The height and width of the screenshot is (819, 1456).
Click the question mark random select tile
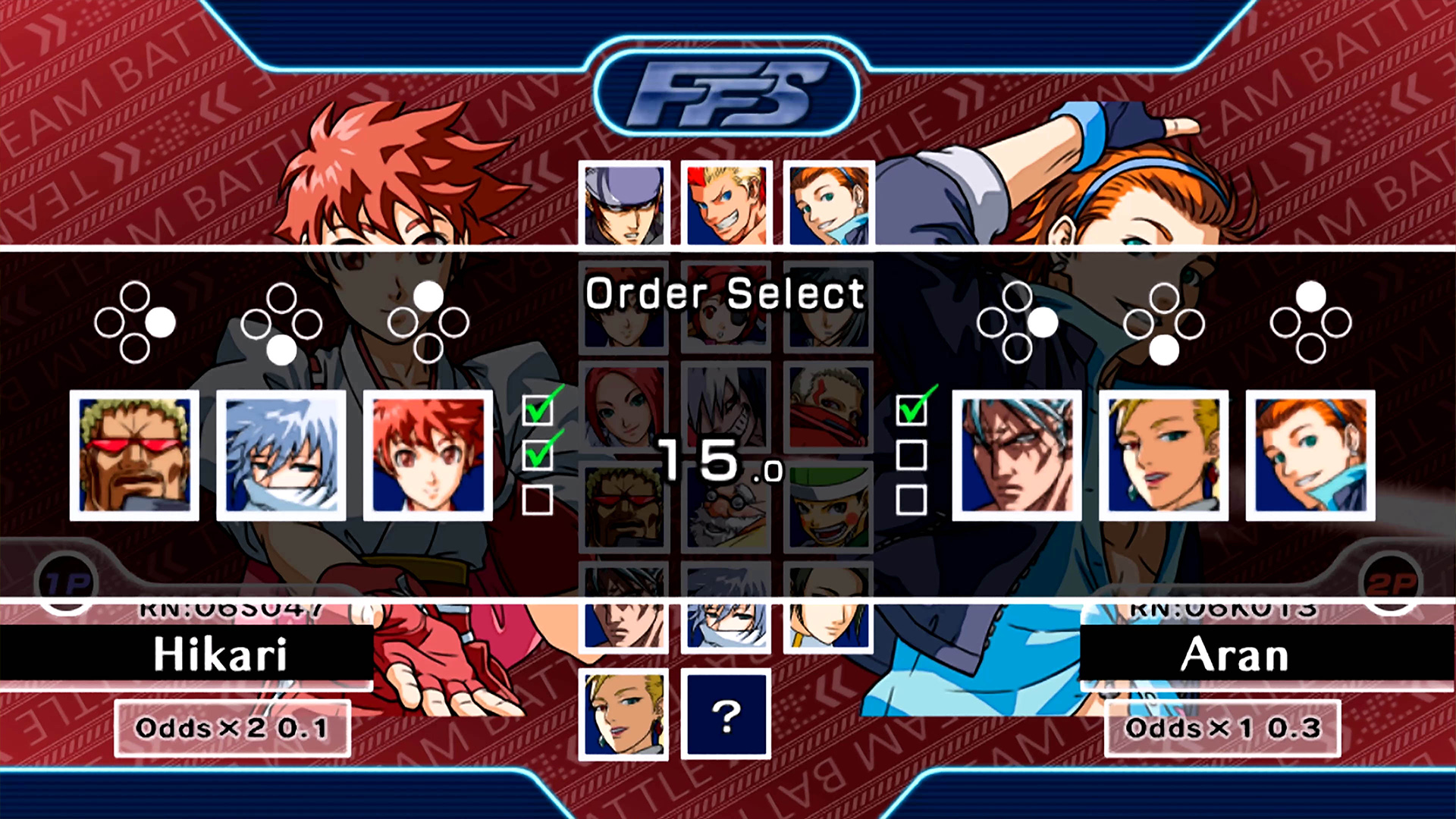click(726, 714)
